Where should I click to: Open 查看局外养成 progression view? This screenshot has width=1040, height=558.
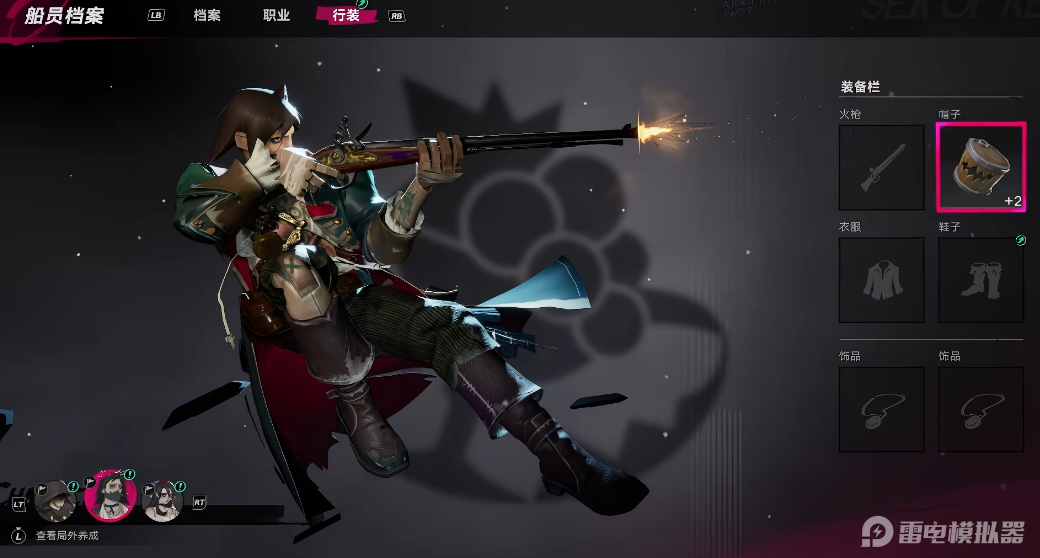click(66, 536)
